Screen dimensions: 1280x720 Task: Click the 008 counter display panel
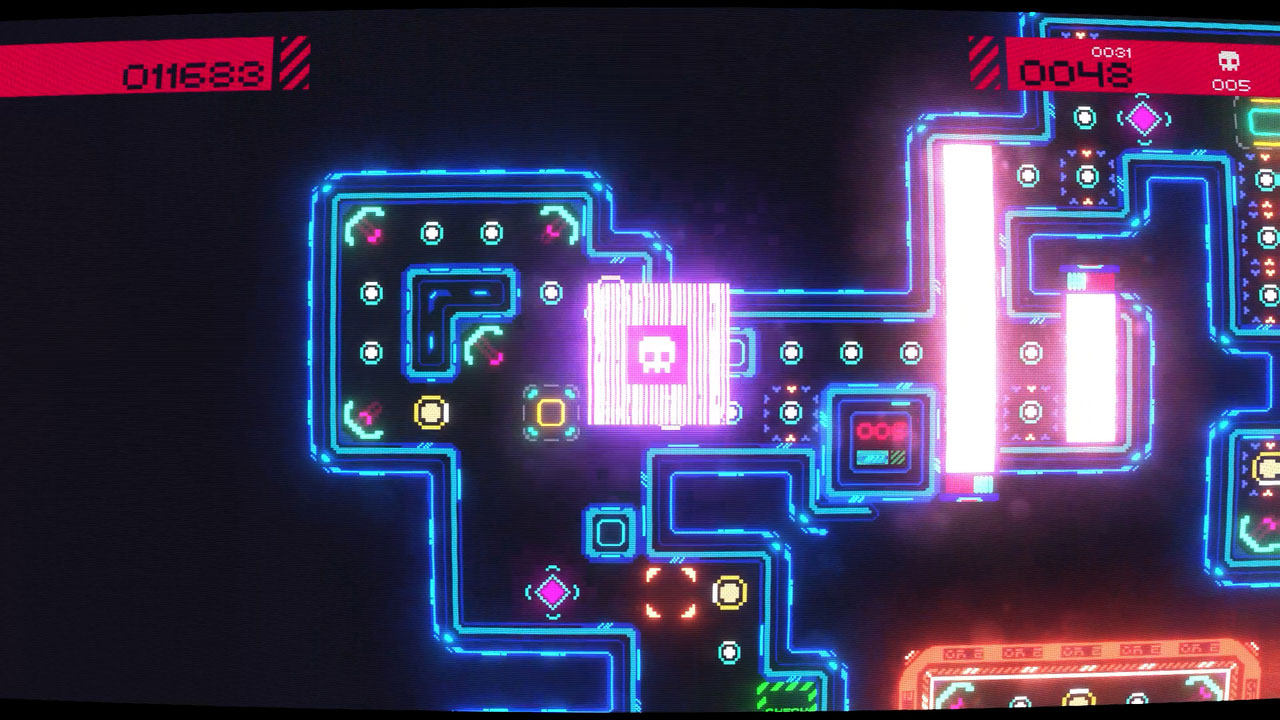880,432
